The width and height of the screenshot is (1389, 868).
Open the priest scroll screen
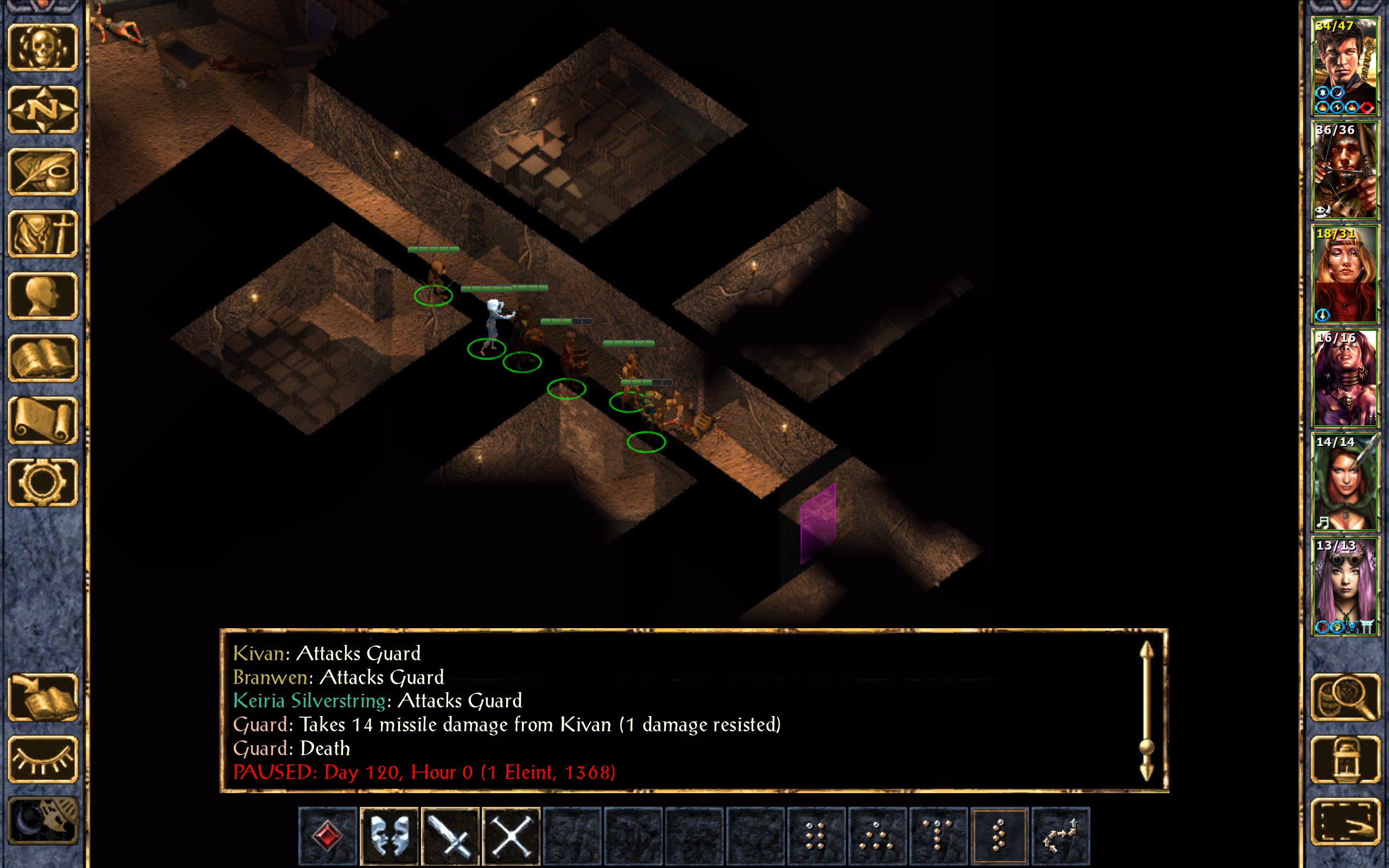pos(42,420)
